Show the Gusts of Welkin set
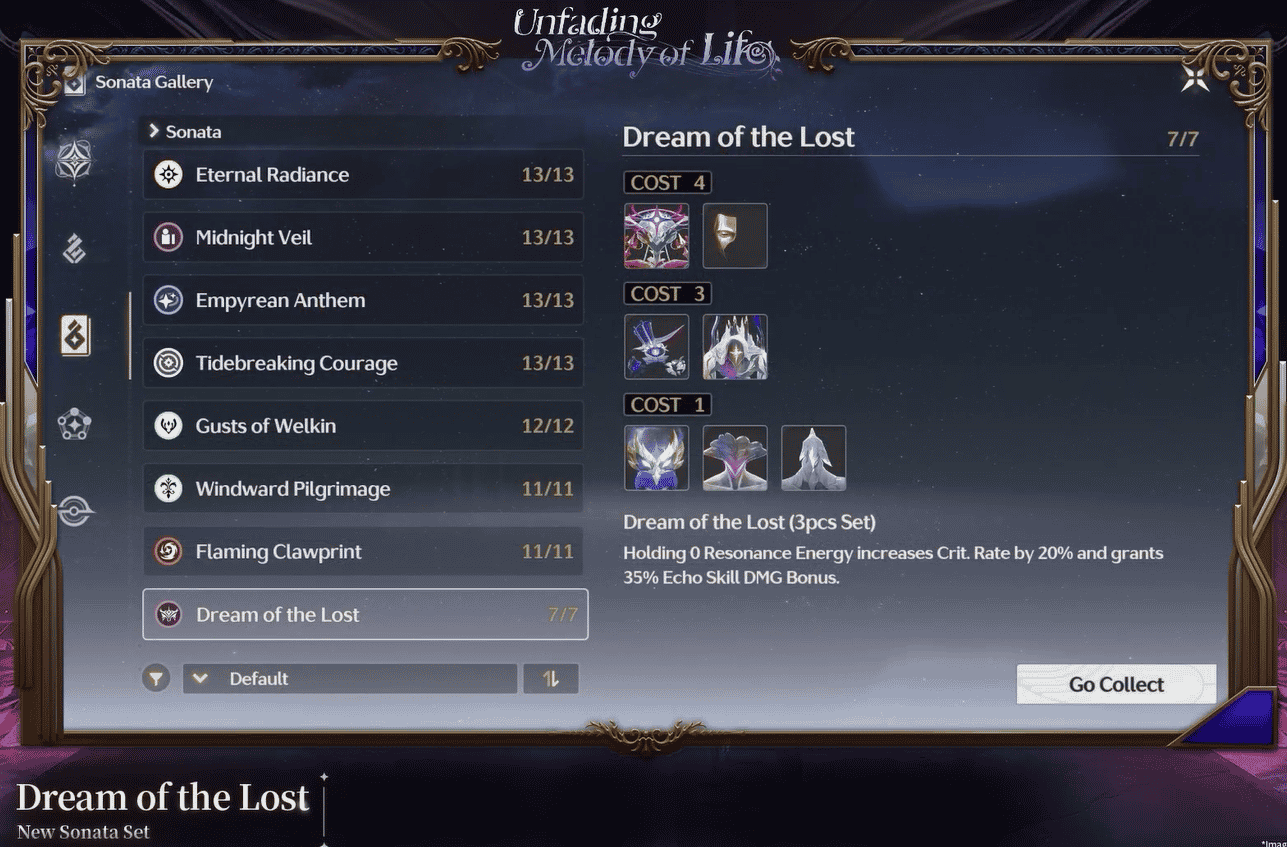 pyautogui.click(x=363, y=427)
